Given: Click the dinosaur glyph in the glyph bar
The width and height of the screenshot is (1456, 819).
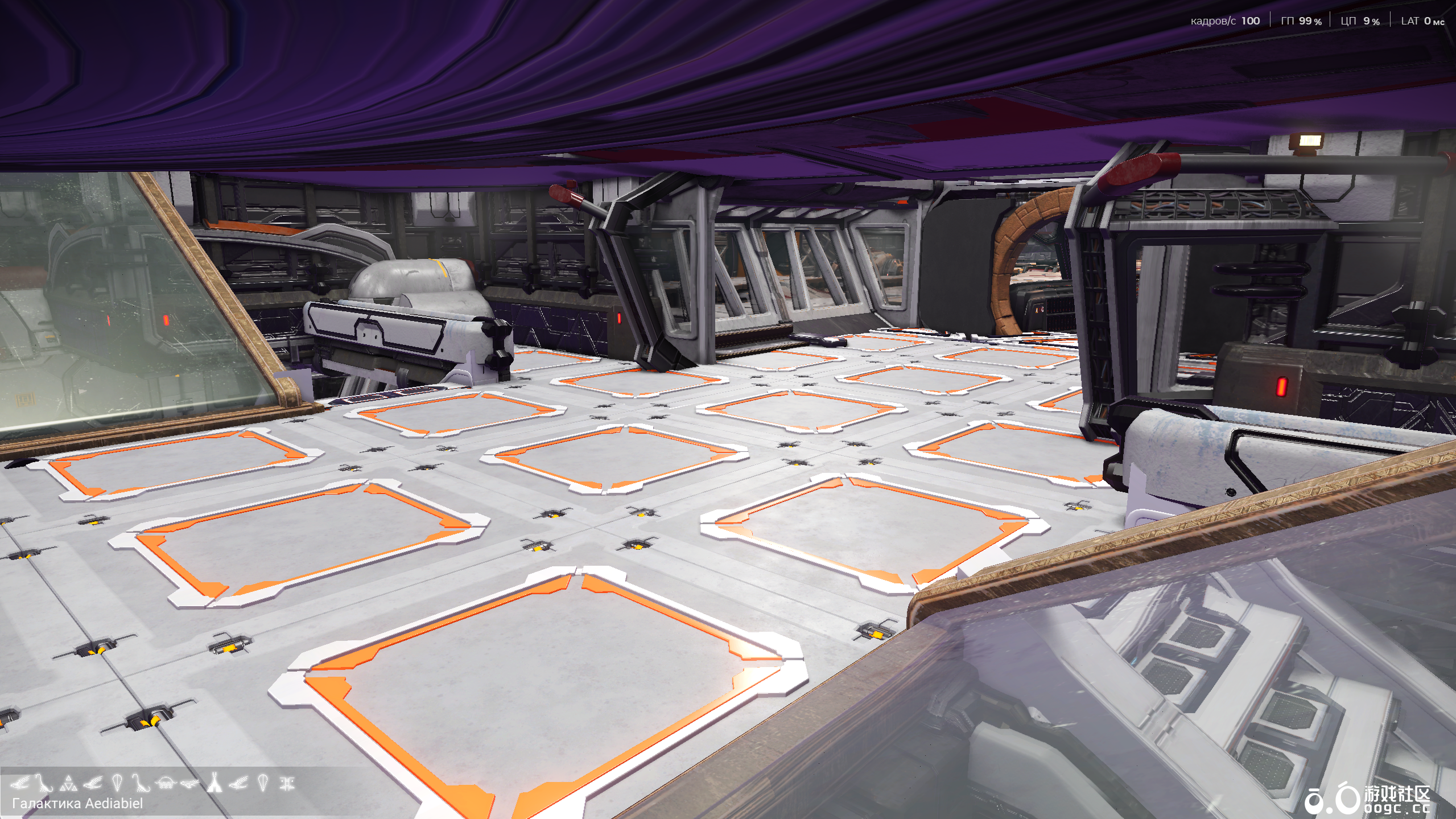Looking at the screenshot, I should [44, 783].
